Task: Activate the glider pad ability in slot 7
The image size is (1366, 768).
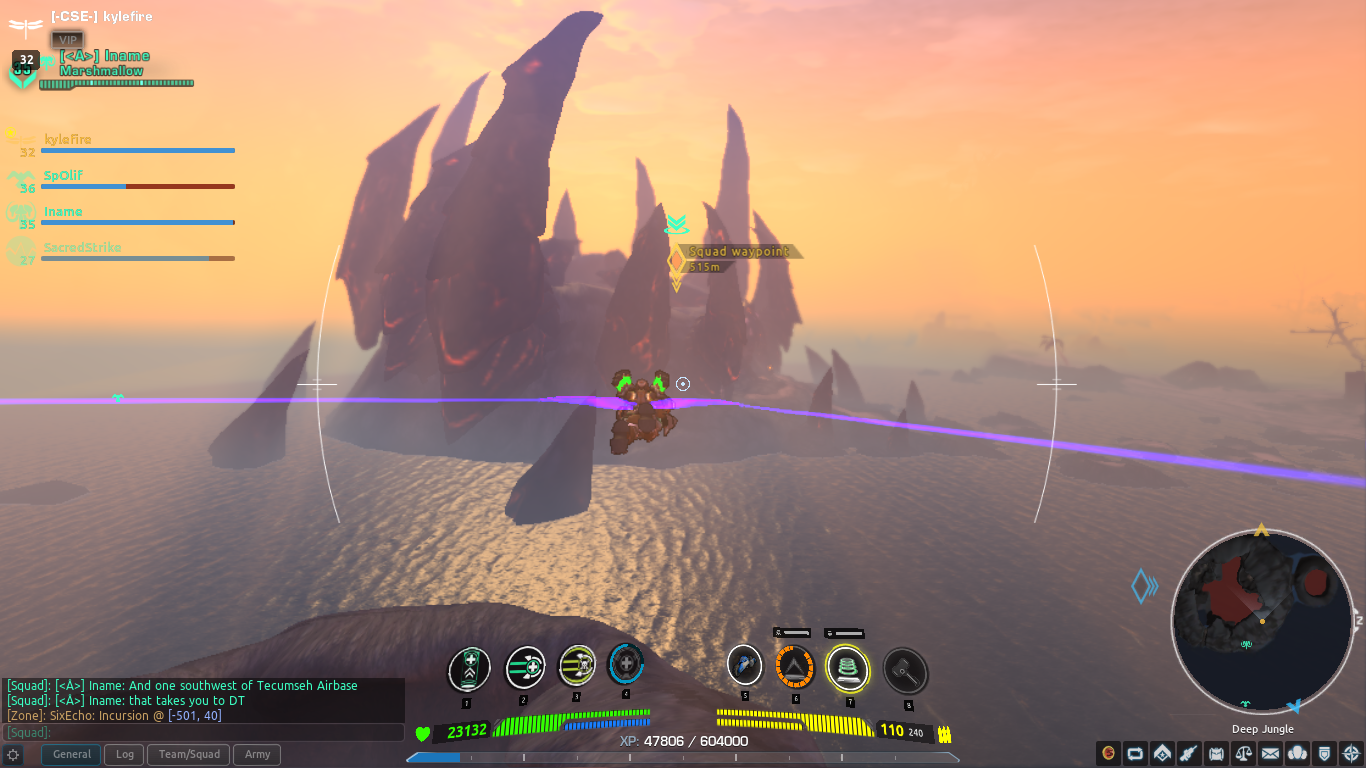Action: pos(849,668)
